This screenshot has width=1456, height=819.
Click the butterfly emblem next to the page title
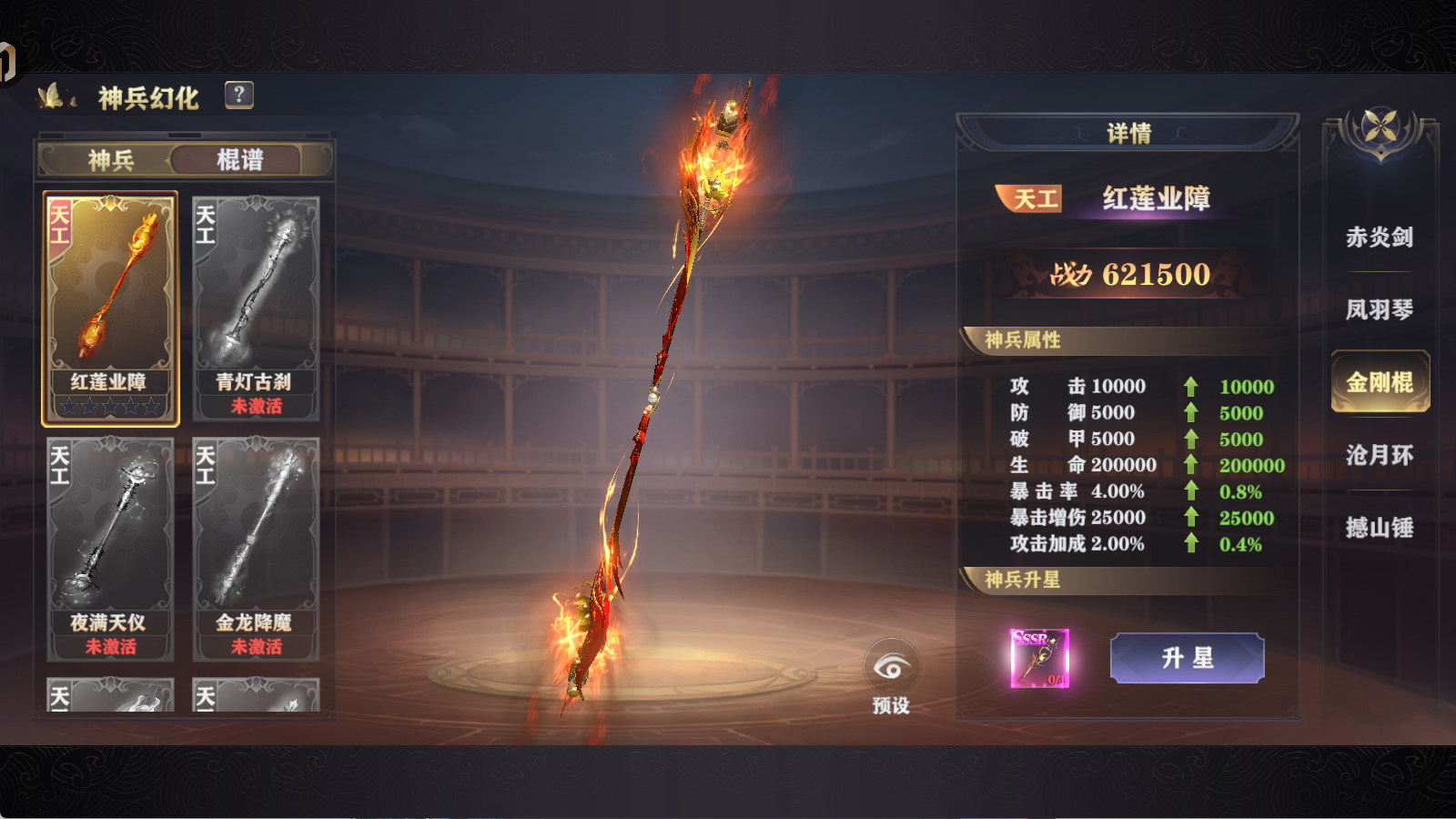(x=52, y=94)
